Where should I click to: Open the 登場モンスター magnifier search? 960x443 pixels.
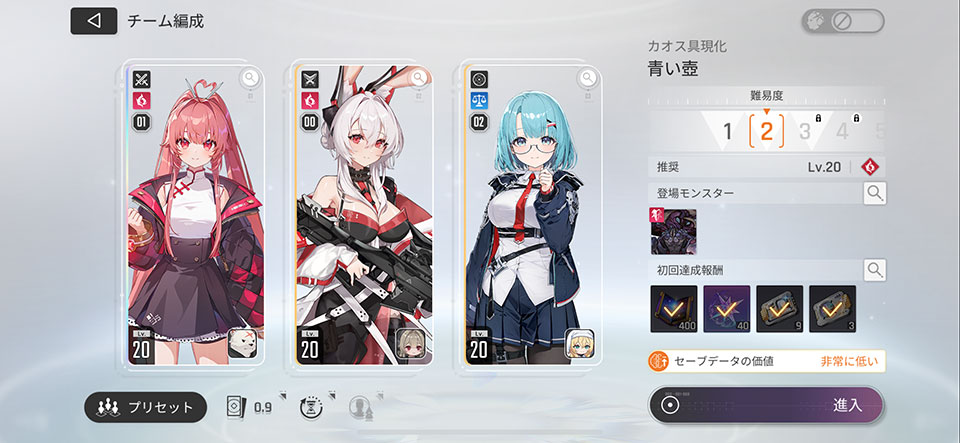pos(874,193)
